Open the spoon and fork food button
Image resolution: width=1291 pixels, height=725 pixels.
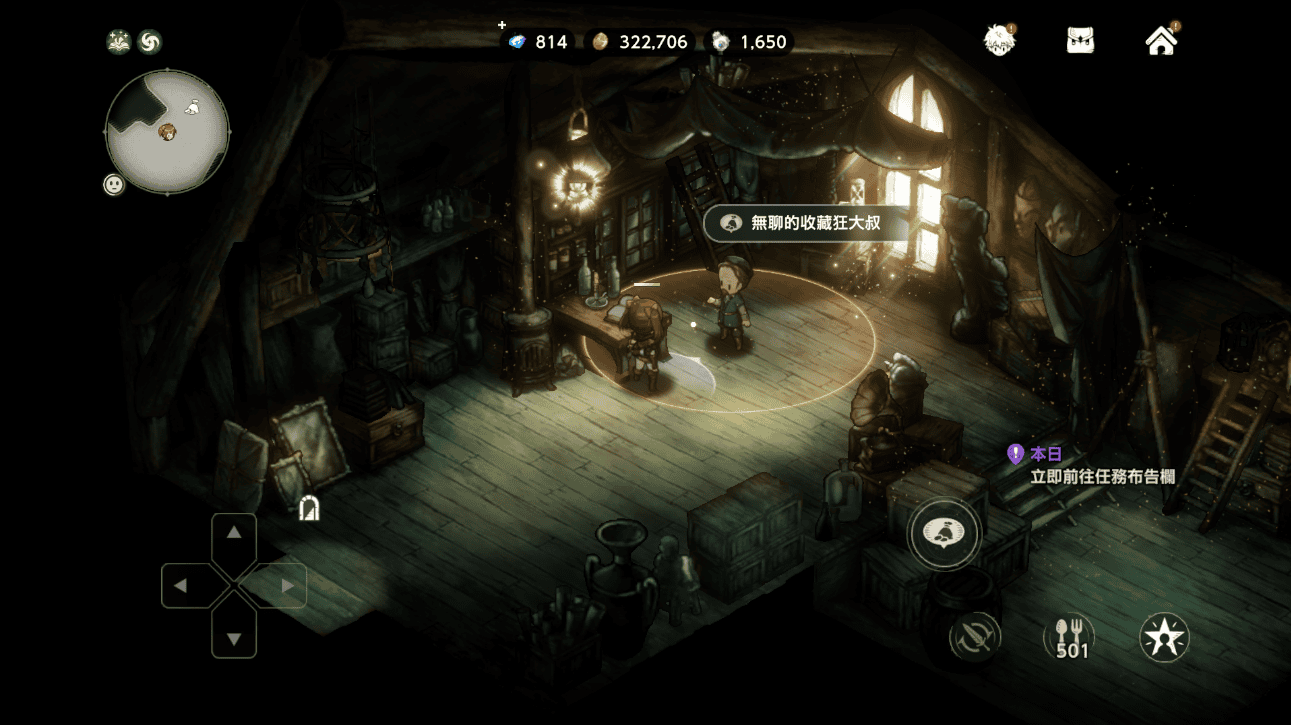coord(1070,637)
